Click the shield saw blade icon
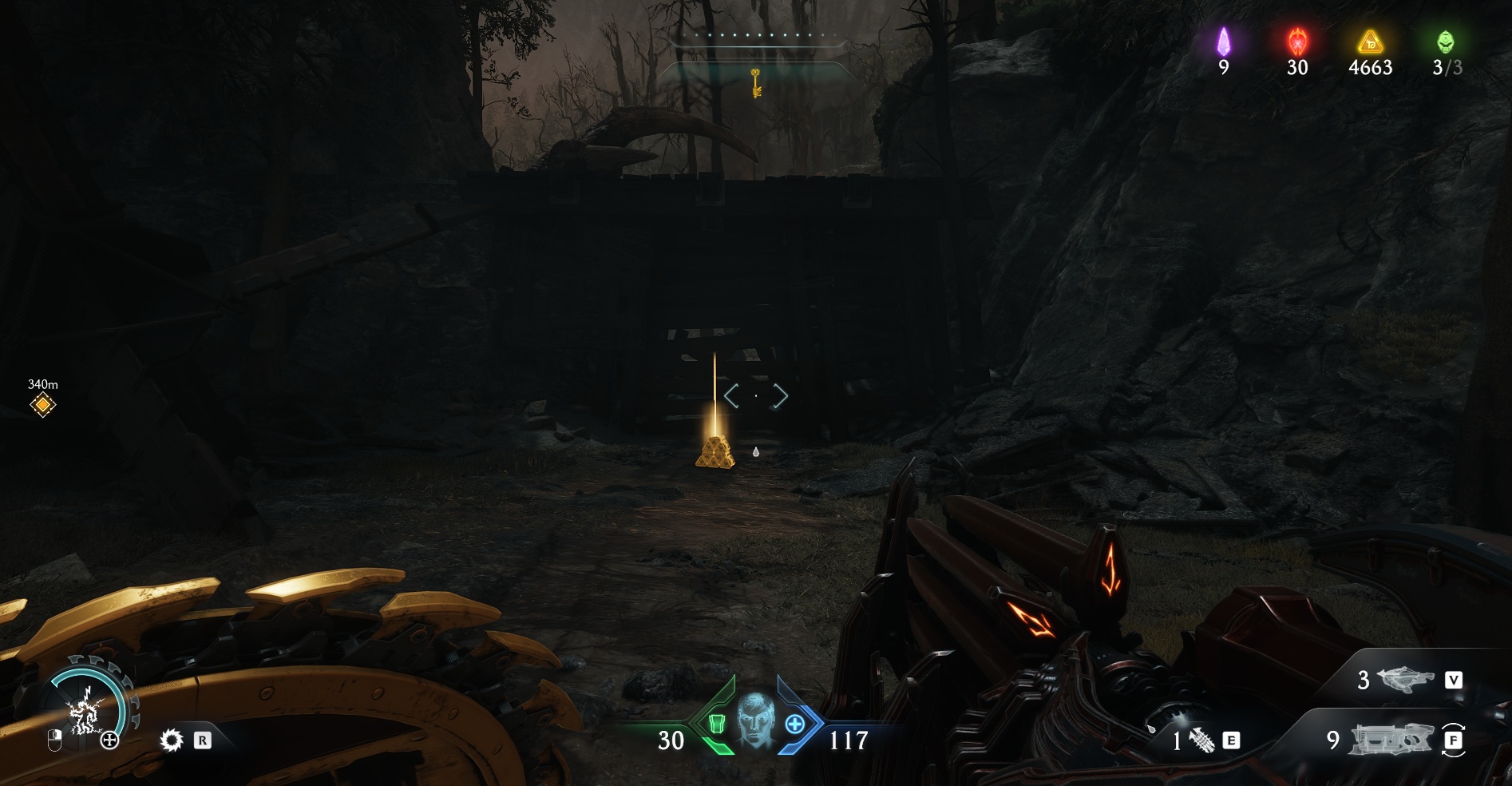This screenshot has height=786, width=1512. click(x=171, y=740)
